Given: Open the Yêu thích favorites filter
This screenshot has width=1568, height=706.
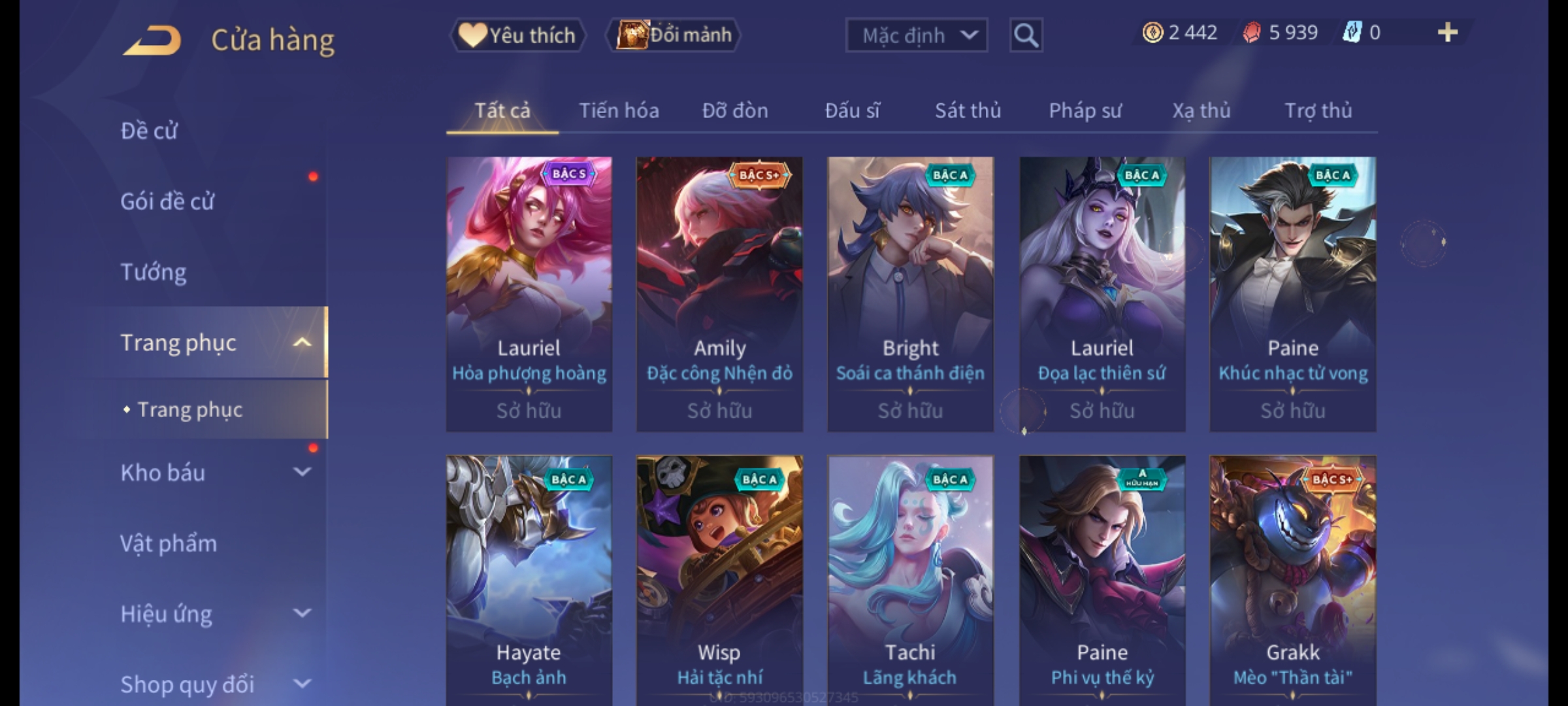Looking at the screenshot, I should (517, 35).
